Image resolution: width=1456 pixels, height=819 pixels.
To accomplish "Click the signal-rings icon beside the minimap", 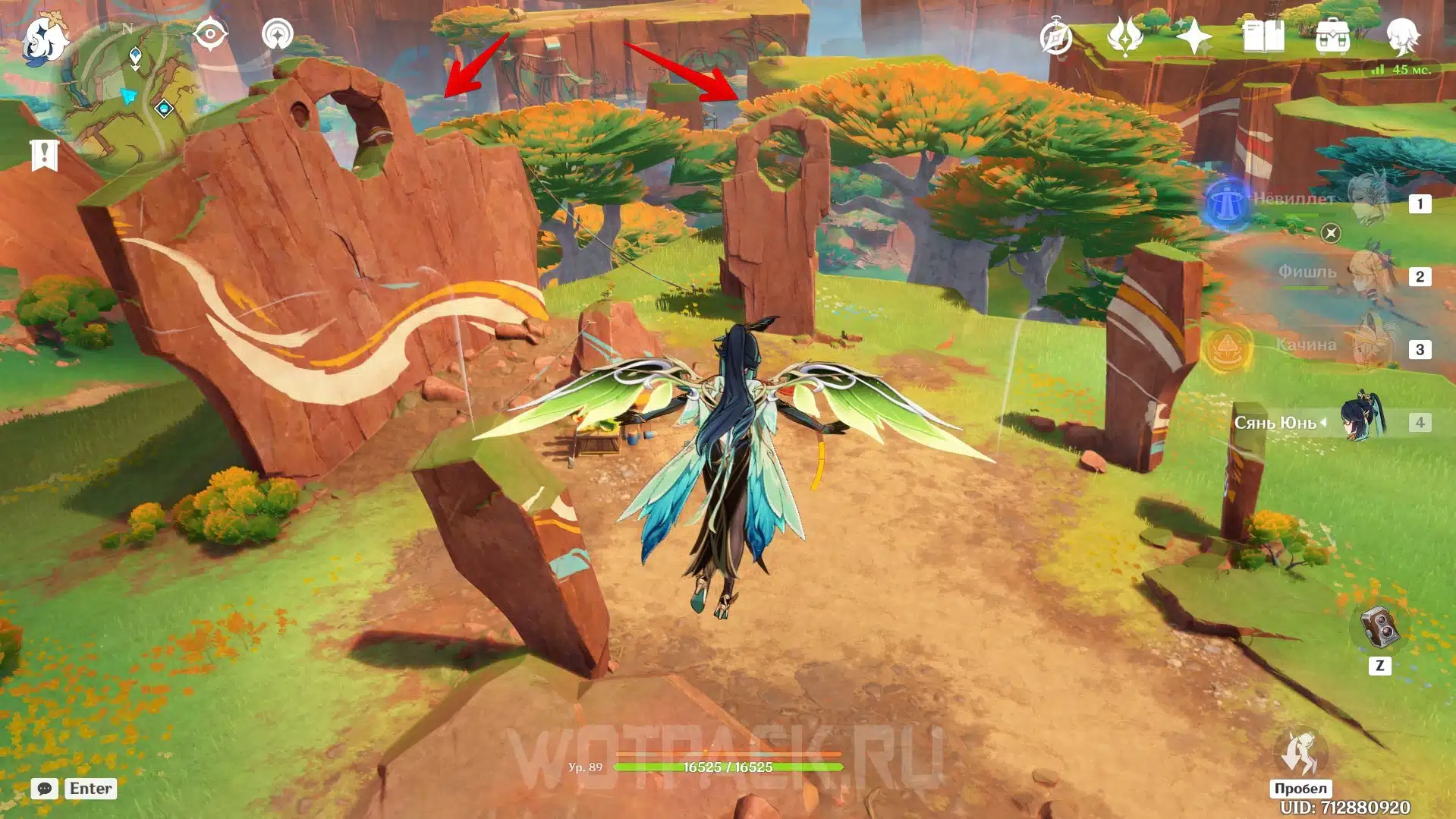I will (x=278, y=34).
